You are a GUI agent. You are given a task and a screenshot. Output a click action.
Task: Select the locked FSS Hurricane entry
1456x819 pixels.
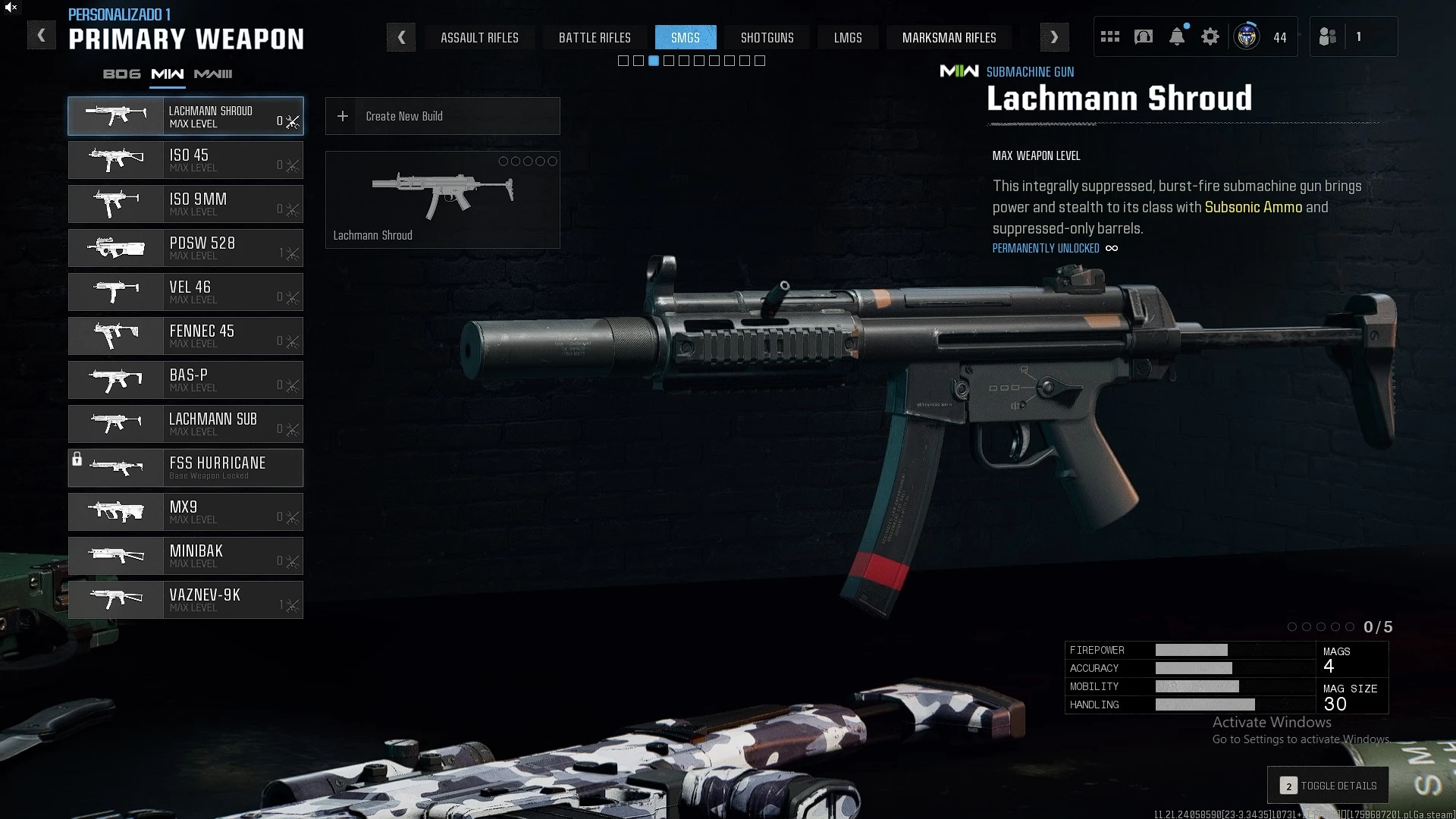(x=186, y=468)
